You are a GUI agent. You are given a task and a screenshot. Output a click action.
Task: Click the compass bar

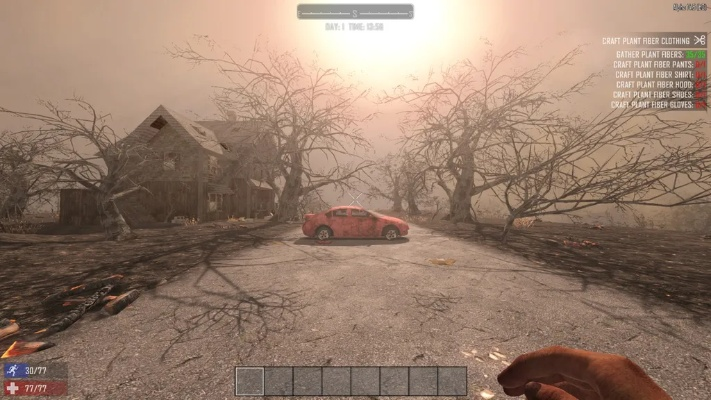coord(355,12)
